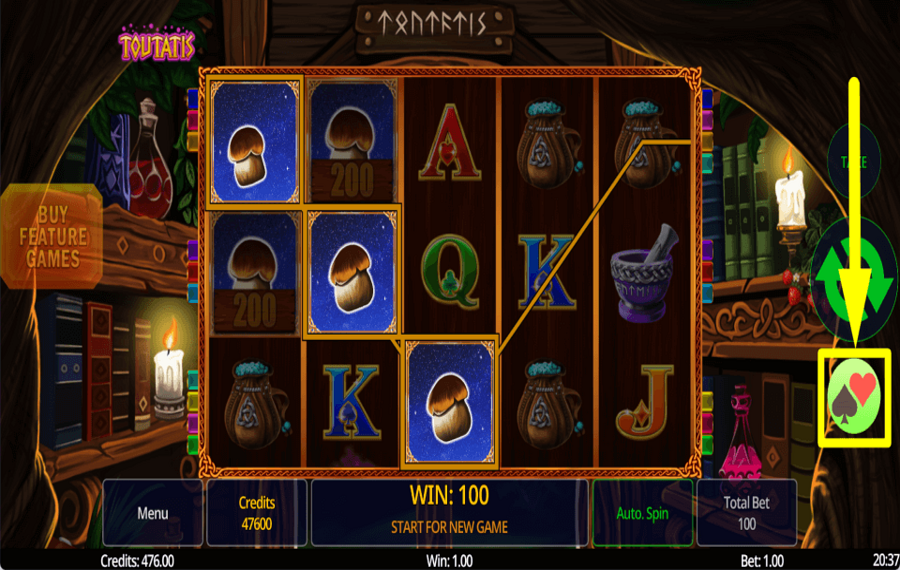Click the Credits display panel
This screenshot has height=570, width=900.
pos(257,513)
